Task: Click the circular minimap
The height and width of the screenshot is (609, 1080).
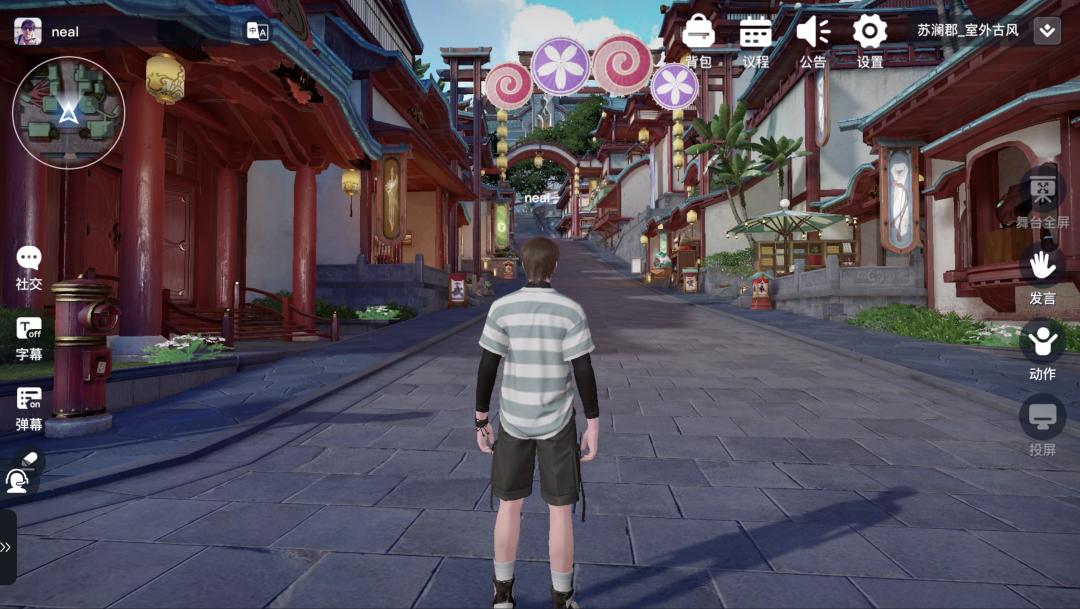Action: pyautogui.click(x=68, y=112)
